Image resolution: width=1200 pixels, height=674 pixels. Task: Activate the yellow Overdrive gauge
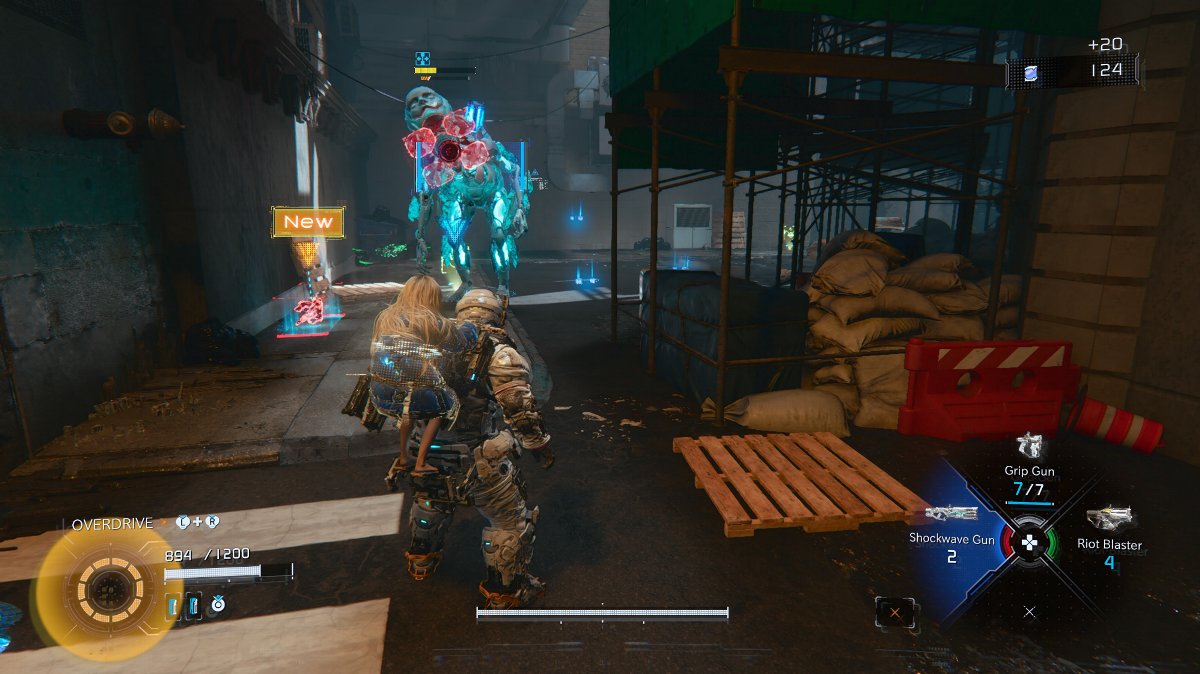pyautogui.click(x=103, y=590)
